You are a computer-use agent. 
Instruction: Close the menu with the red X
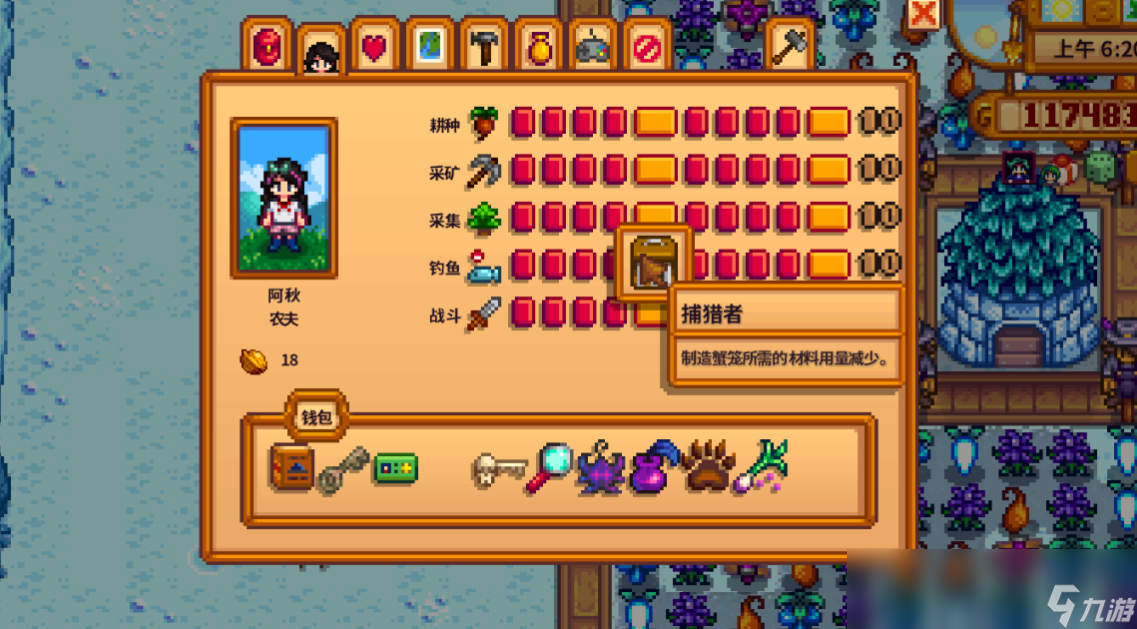(x=923, y=15)
